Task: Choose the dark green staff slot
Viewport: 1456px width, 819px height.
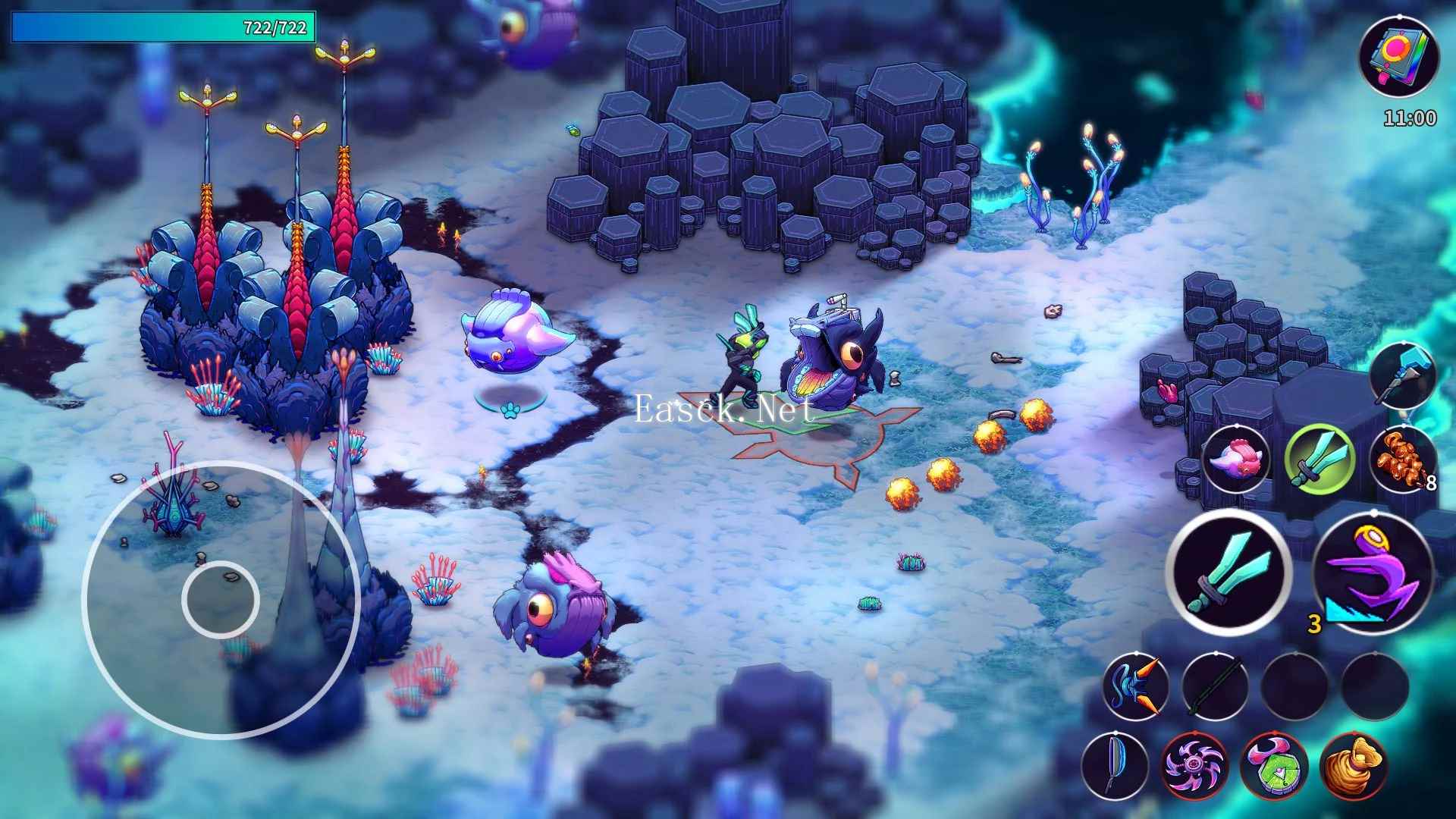Action: (x=1215, y=687)
